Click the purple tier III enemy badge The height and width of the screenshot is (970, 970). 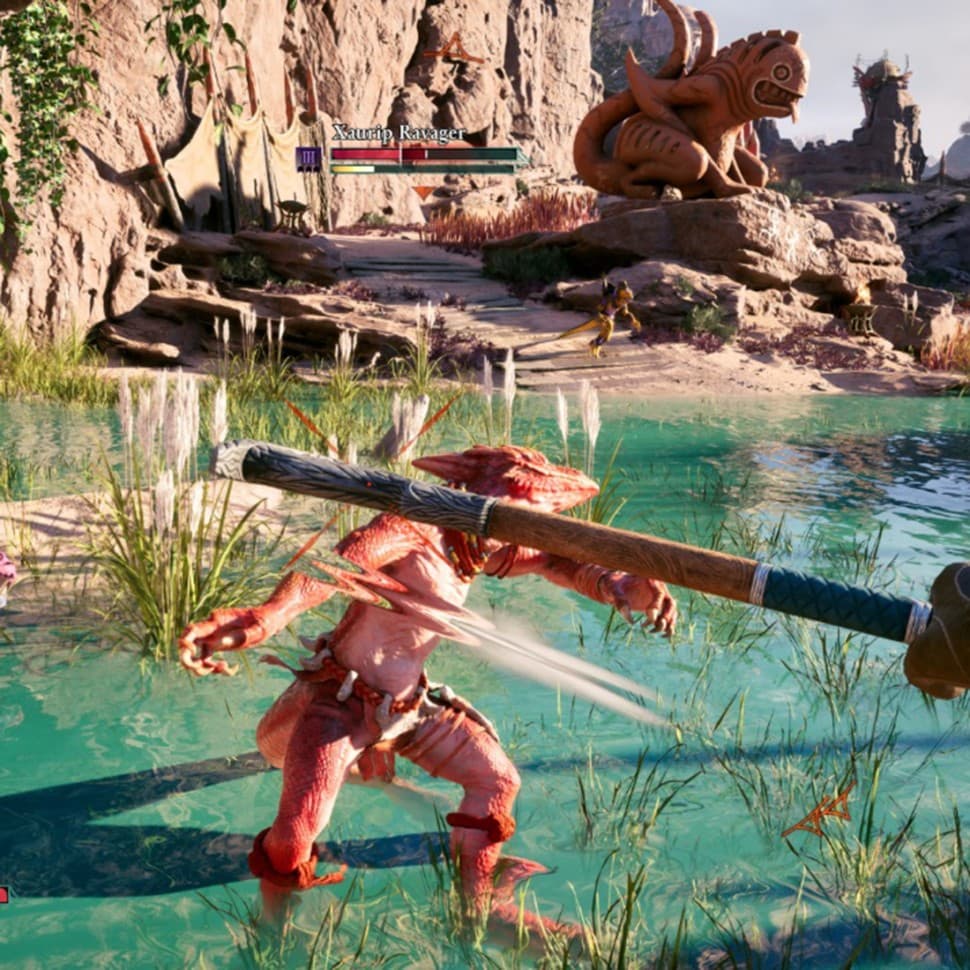click(309, 158)
